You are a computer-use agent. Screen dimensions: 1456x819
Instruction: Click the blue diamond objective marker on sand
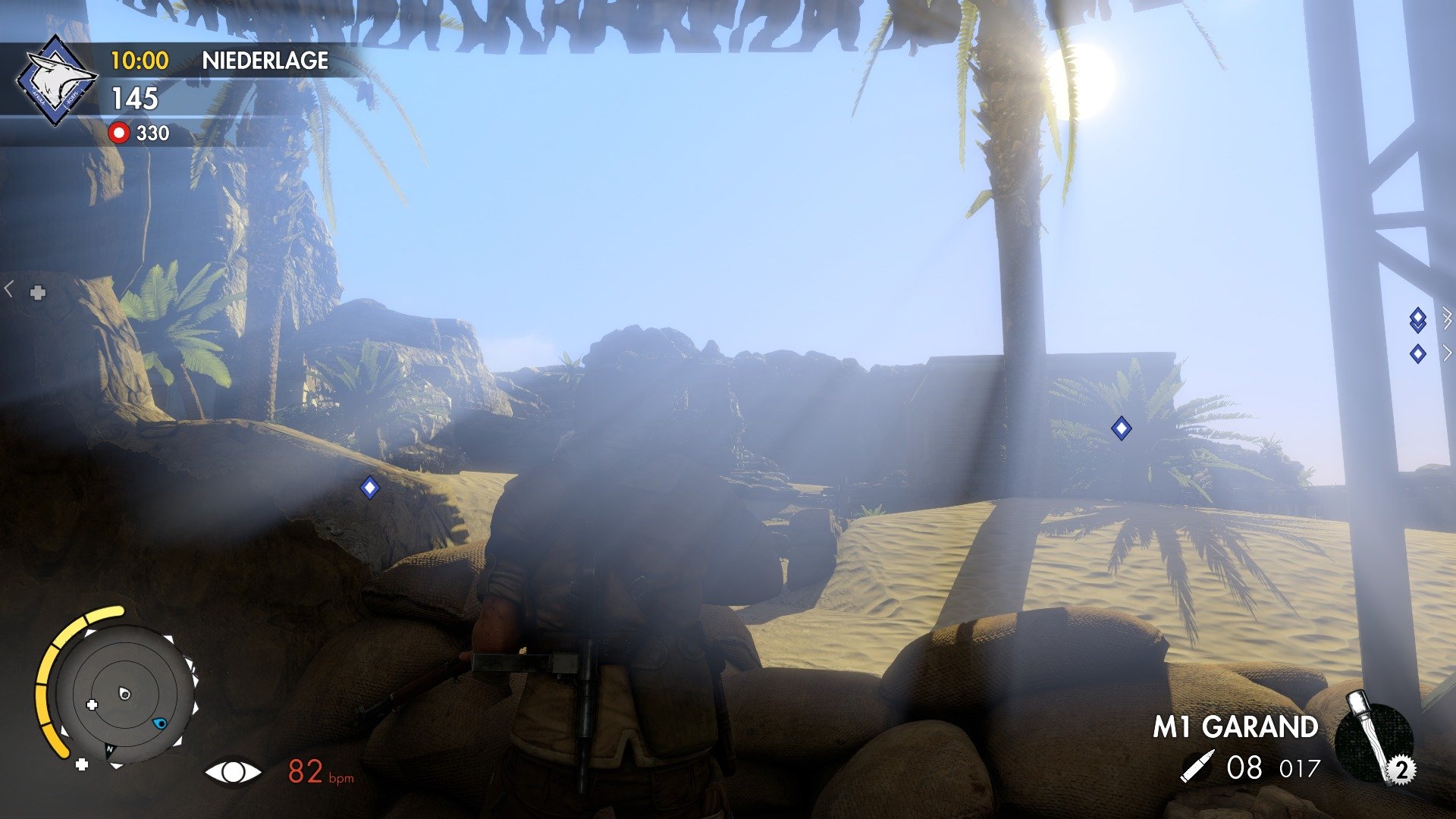1122,429
